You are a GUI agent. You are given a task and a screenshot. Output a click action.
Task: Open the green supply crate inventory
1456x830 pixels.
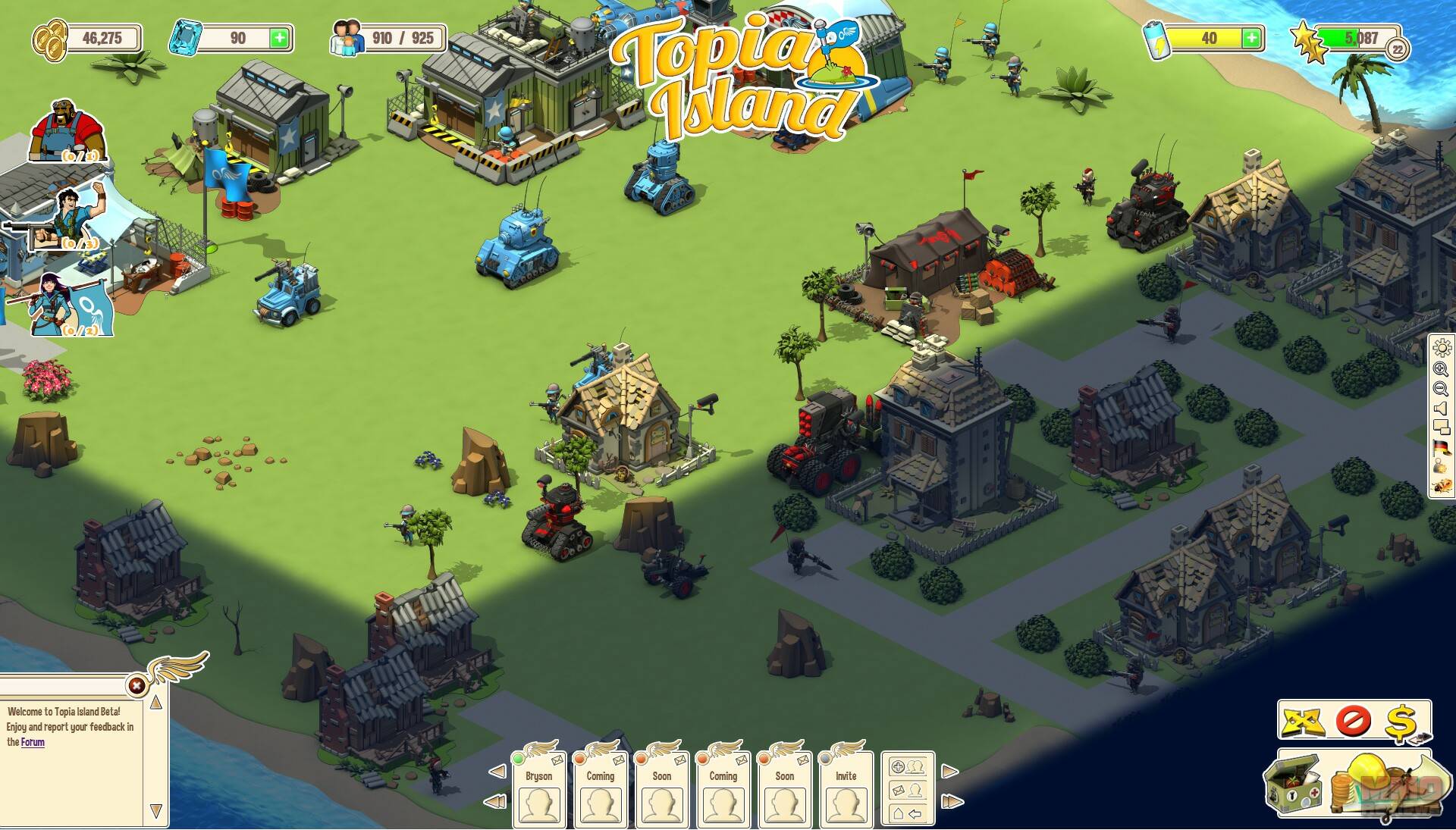[1294, 785]
